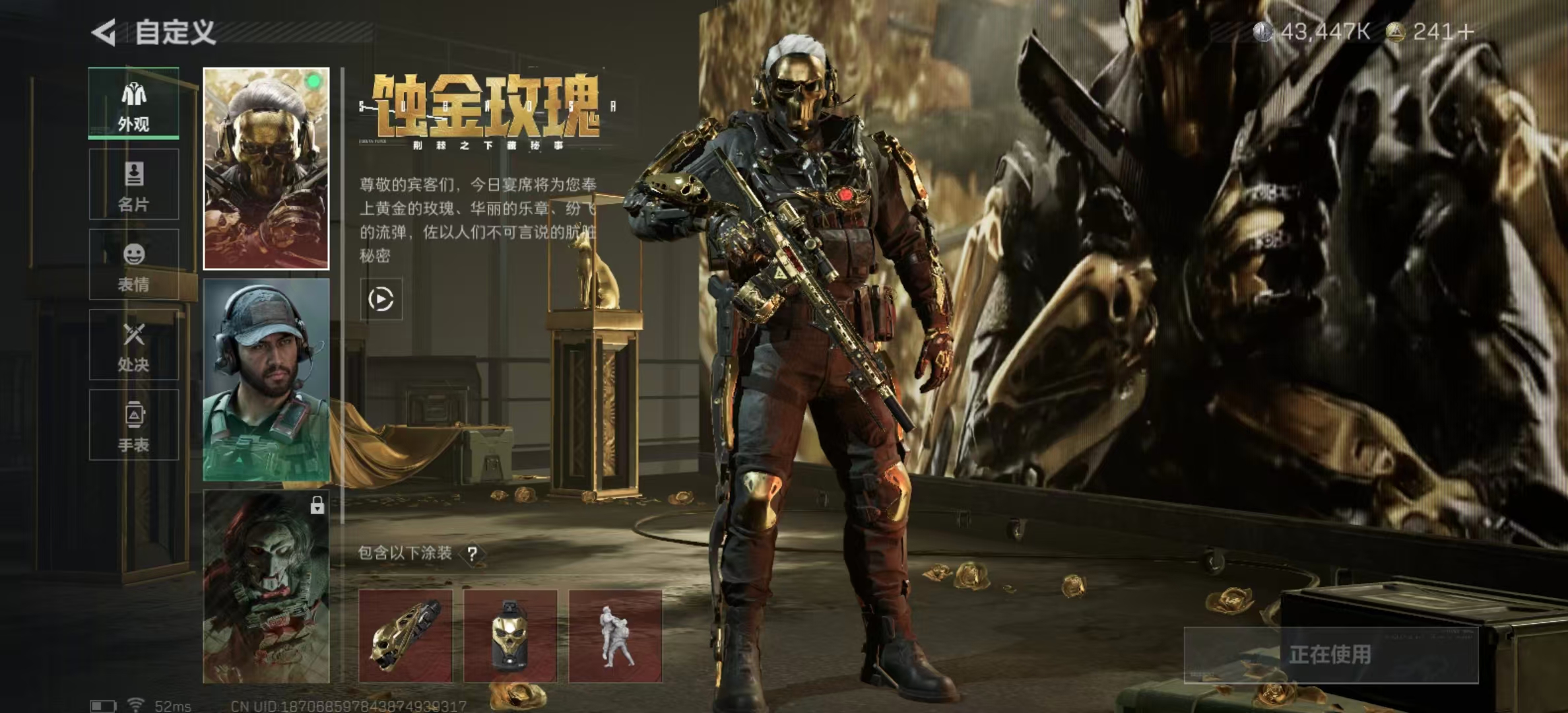Image resolution: width=1568 pixels, height=713 pixels.
Task: View the golden skull shoulder piece item
Action: pyautogui.click(x=405, y=636)
